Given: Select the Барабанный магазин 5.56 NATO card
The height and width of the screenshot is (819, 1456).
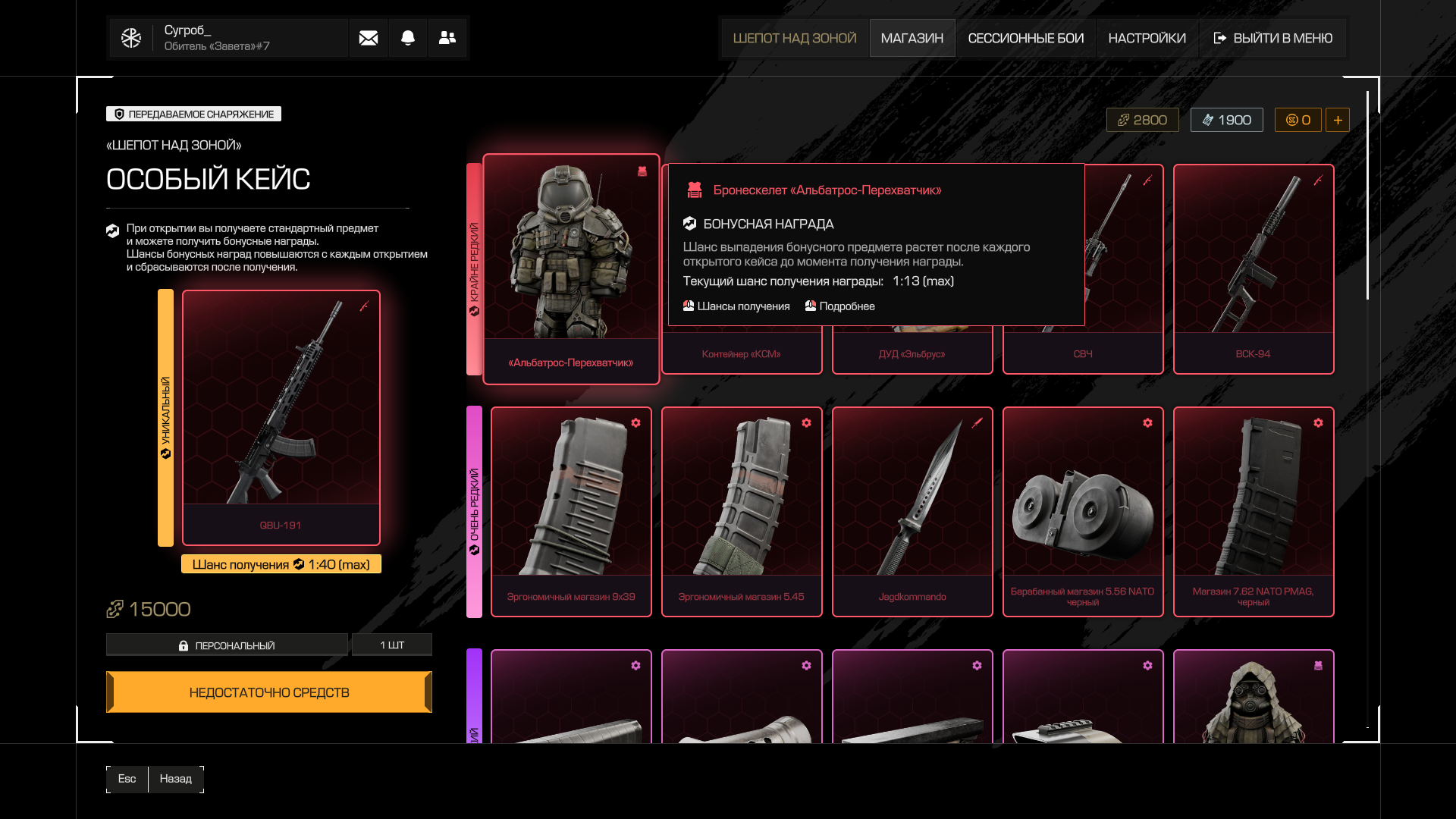Looking at the screenshot, I should point(1083,512).
